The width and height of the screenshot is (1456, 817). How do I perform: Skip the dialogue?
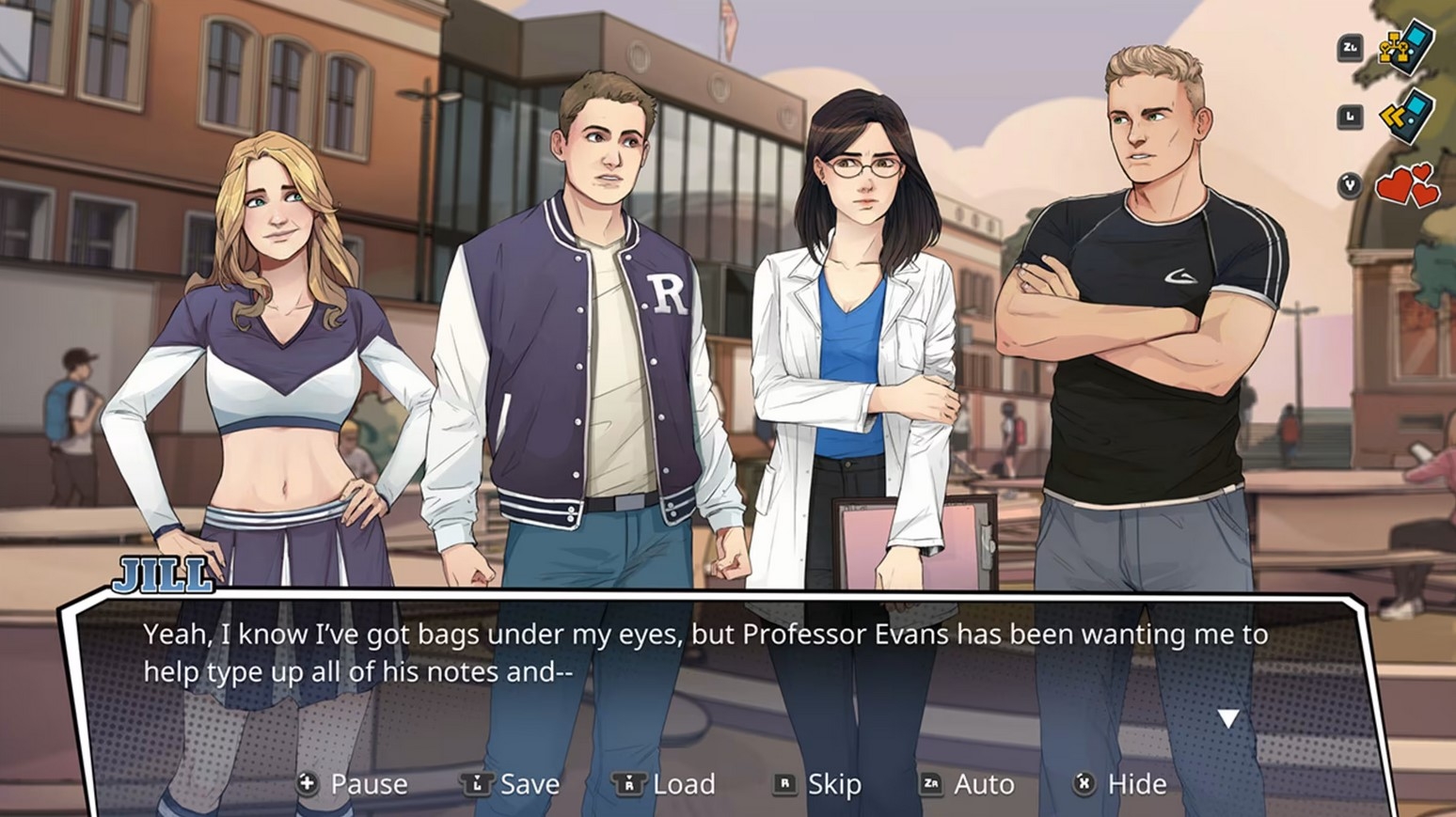pos(817,783)
